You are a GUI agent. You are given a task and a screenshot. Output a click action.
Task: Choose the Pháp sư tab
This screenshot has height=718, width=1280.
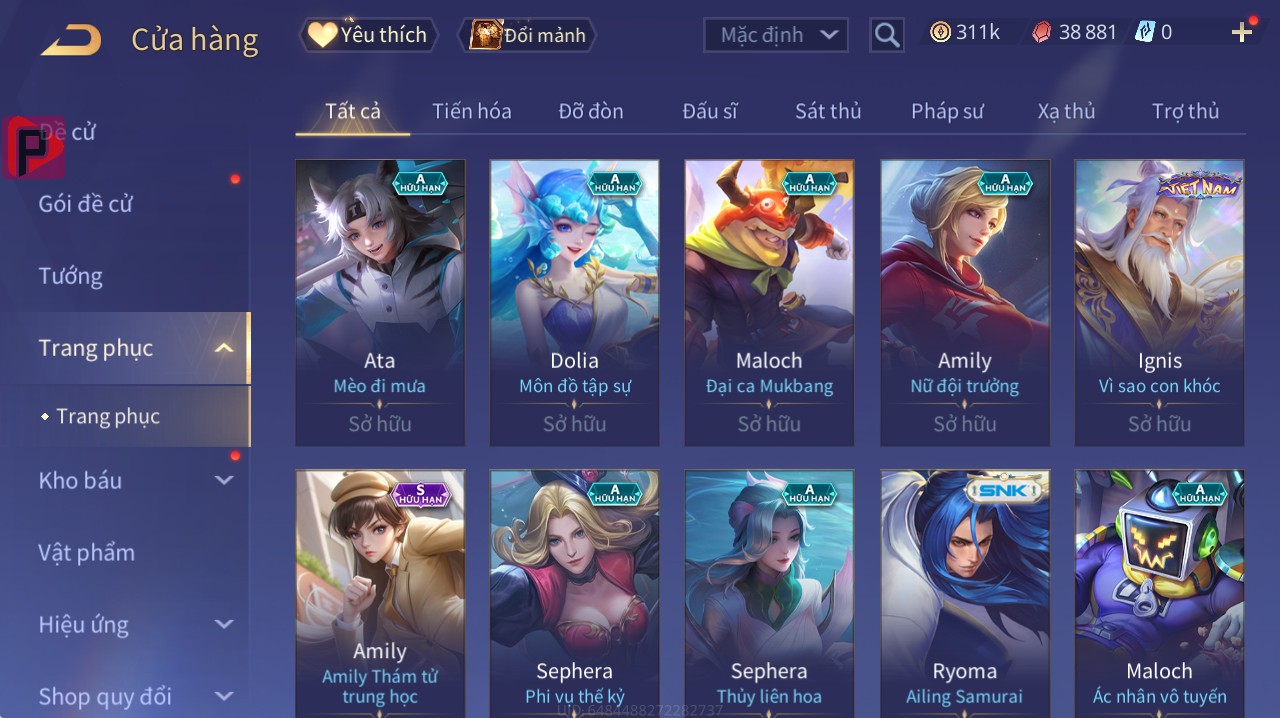[x=947, y=111]
